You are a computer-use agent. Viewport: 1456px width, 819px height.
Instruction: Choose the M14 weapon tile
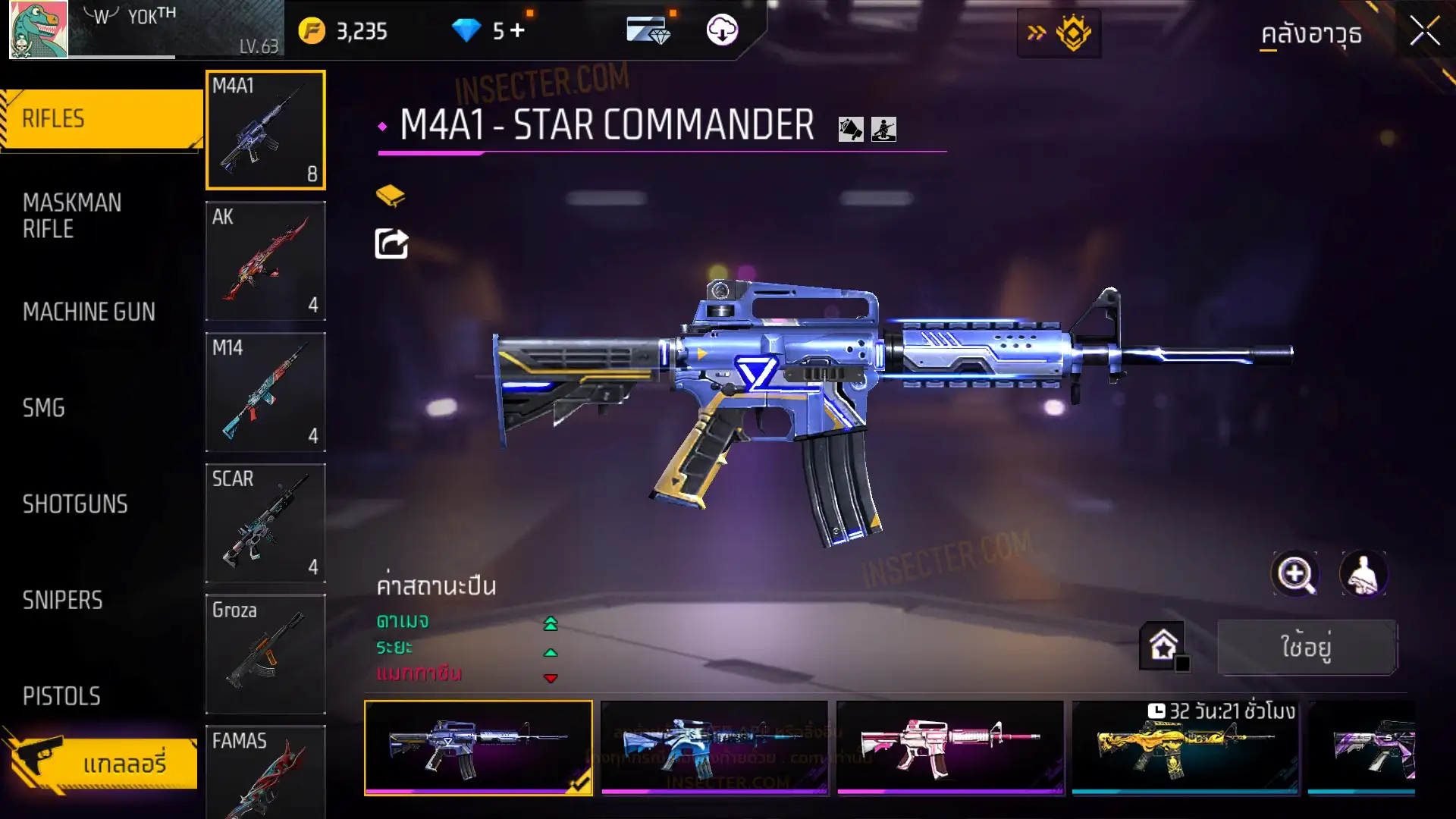pos(265,391)
